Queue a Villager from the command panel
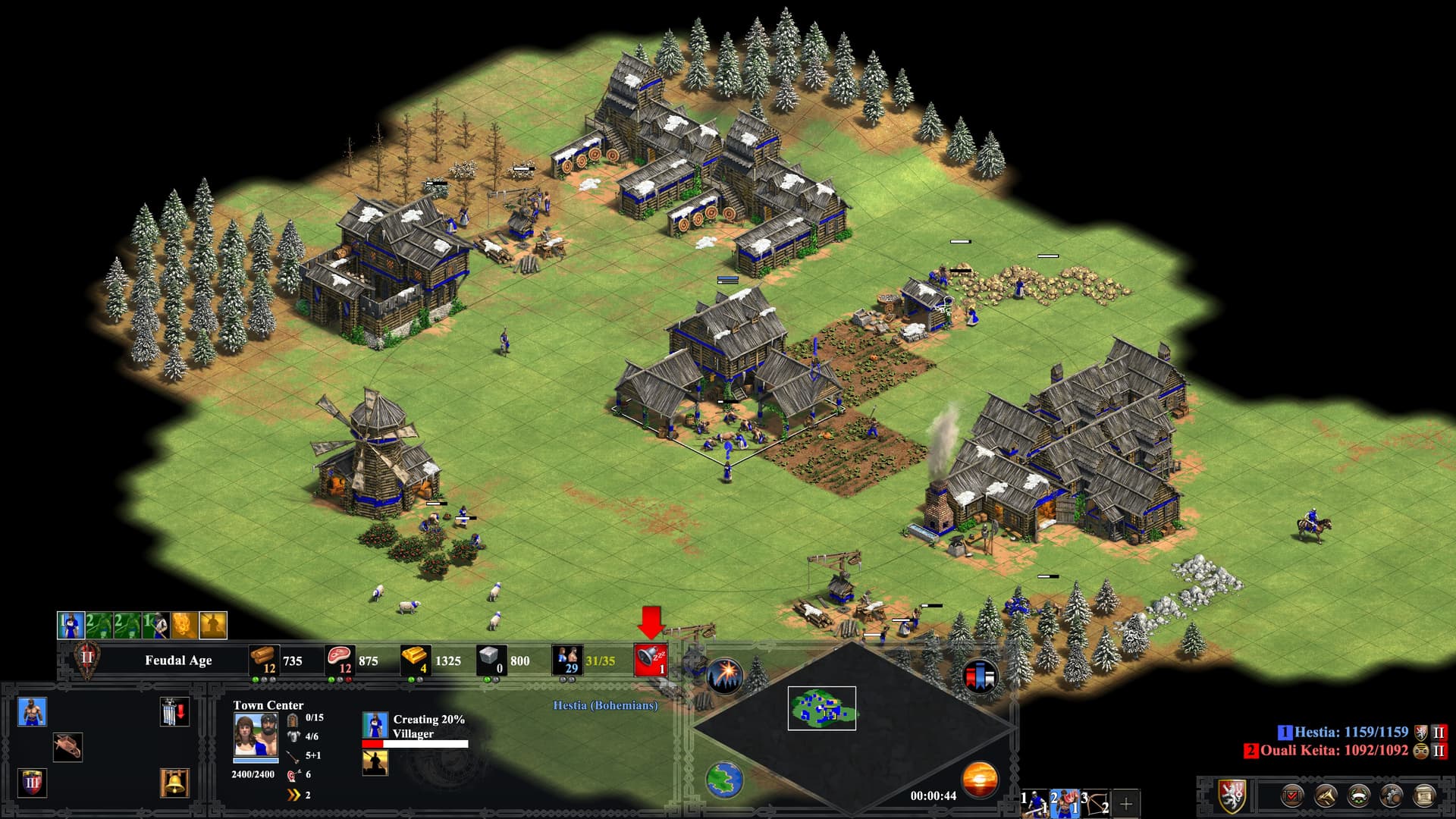Viewport: 1456px width, 819px height. click(x=32, y=712)
